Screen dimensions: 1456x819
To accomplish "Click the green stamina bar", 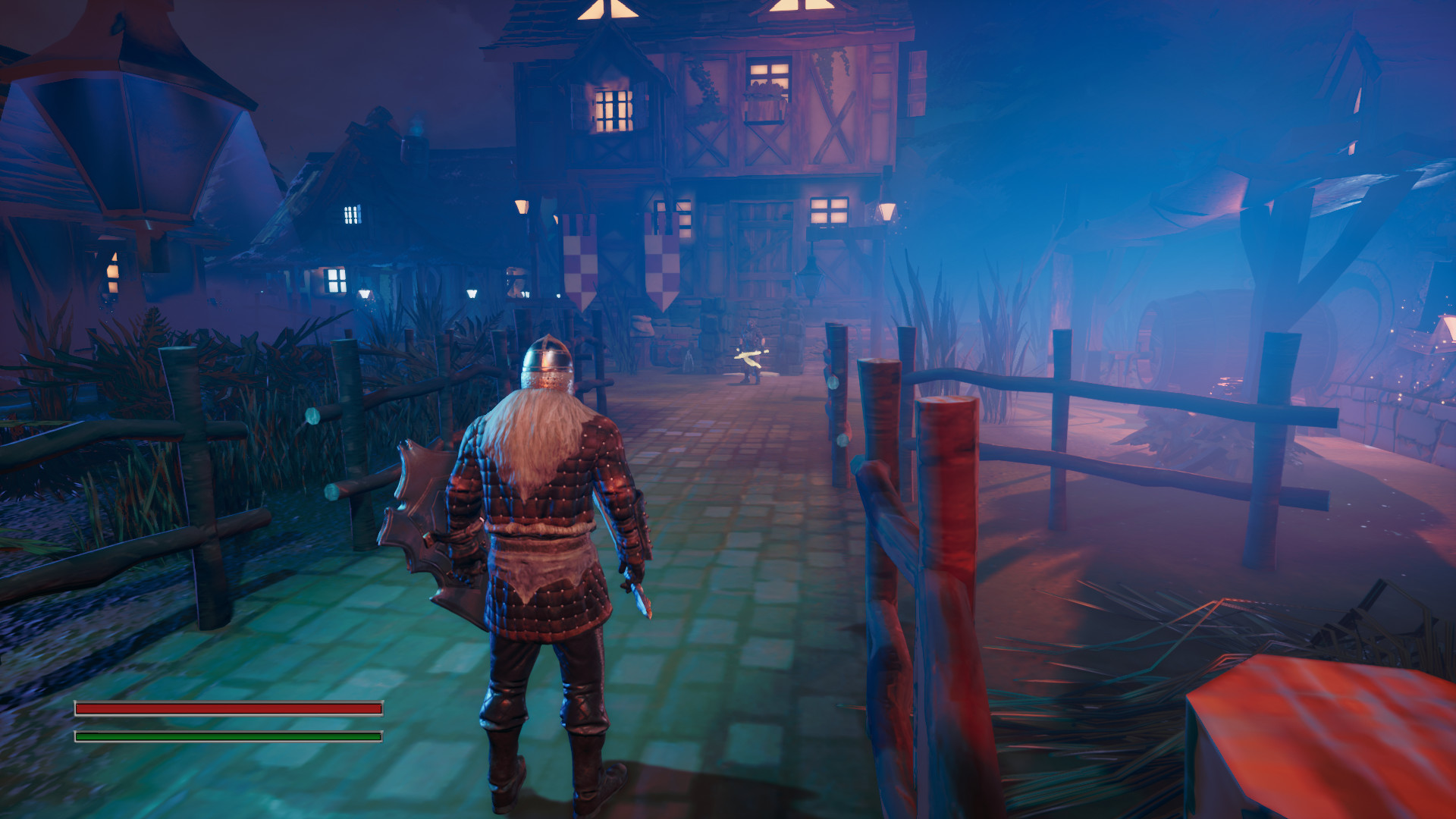I will [x=227, y=736].
